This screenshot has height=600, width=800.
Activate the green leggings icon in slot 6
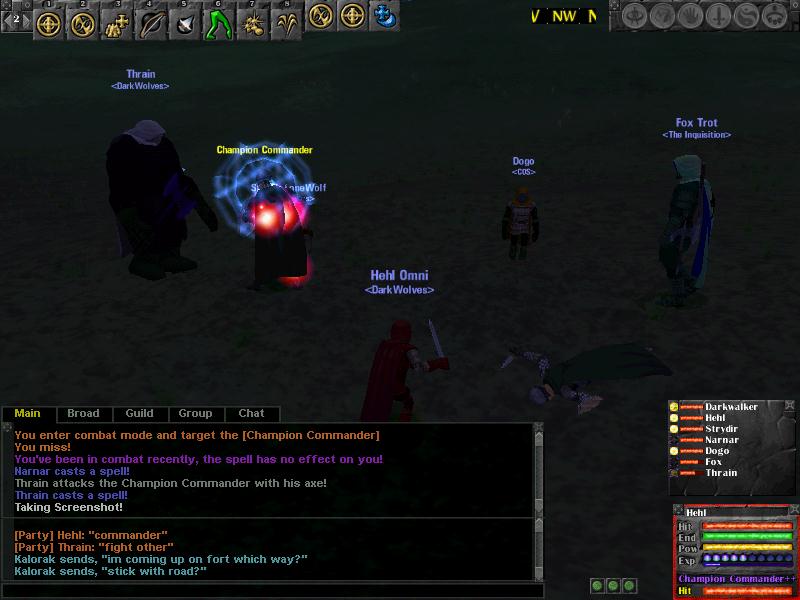219,22
